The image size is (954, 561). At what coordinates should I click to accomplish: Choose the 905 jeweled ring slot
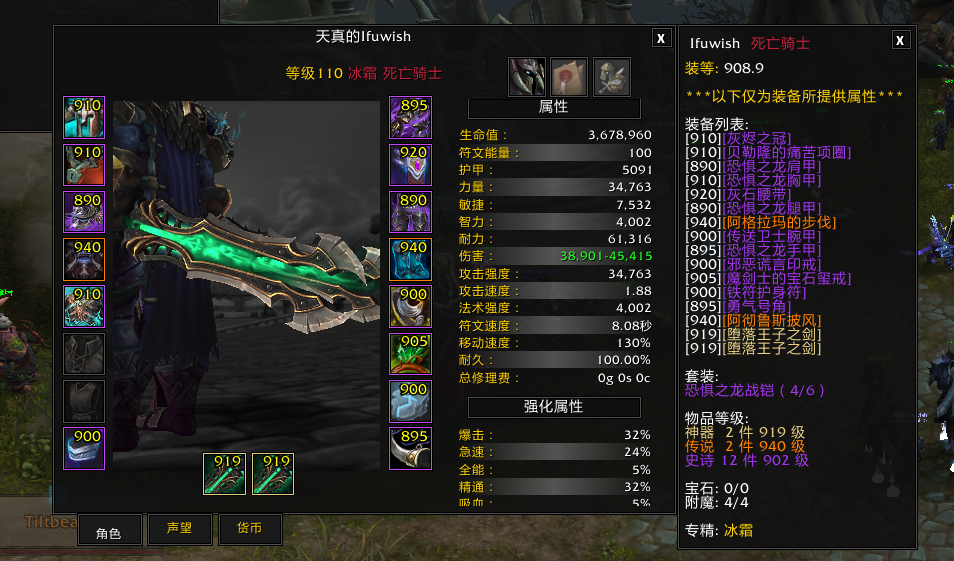point(410,354)
